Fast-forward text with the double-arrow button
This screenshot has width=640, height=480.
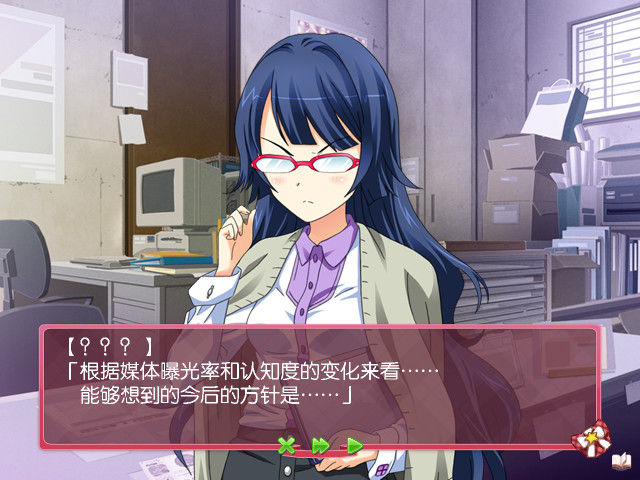(x=320, y=446)
